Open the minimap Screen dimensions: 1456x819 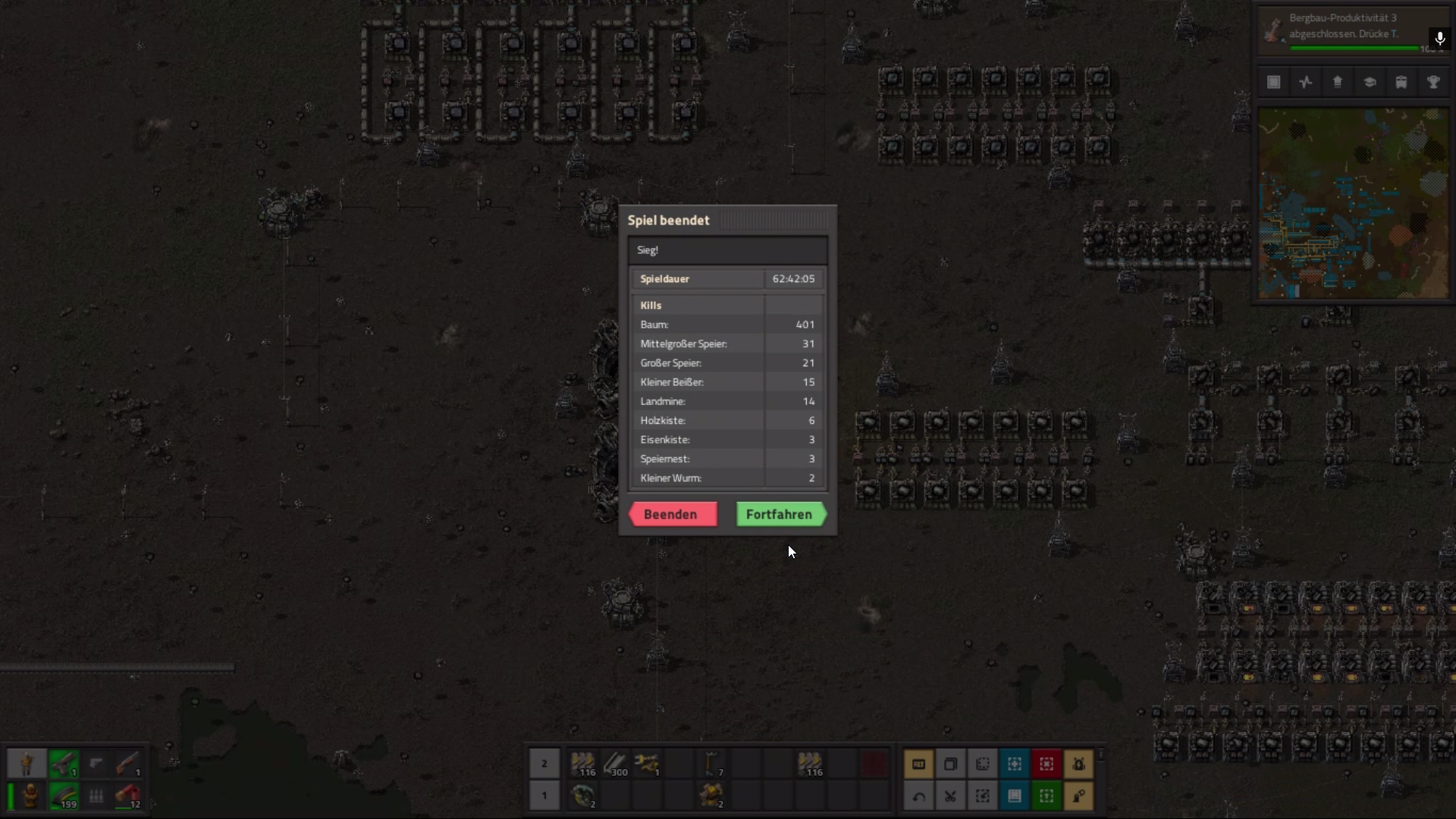pyautogui.click(x=1353, y=203)
